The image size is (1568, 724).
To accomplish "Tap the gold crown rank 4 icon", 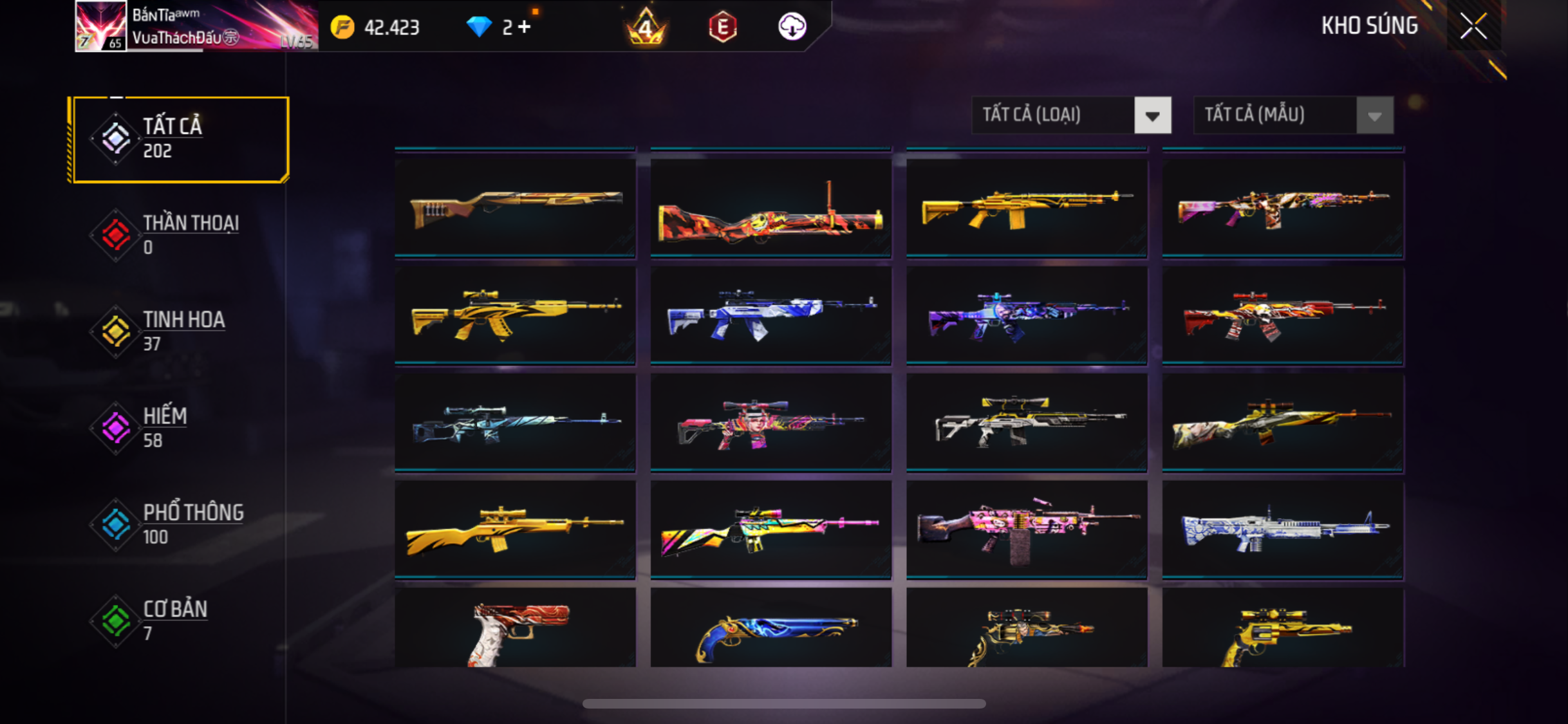I will [x=646, y=27].
